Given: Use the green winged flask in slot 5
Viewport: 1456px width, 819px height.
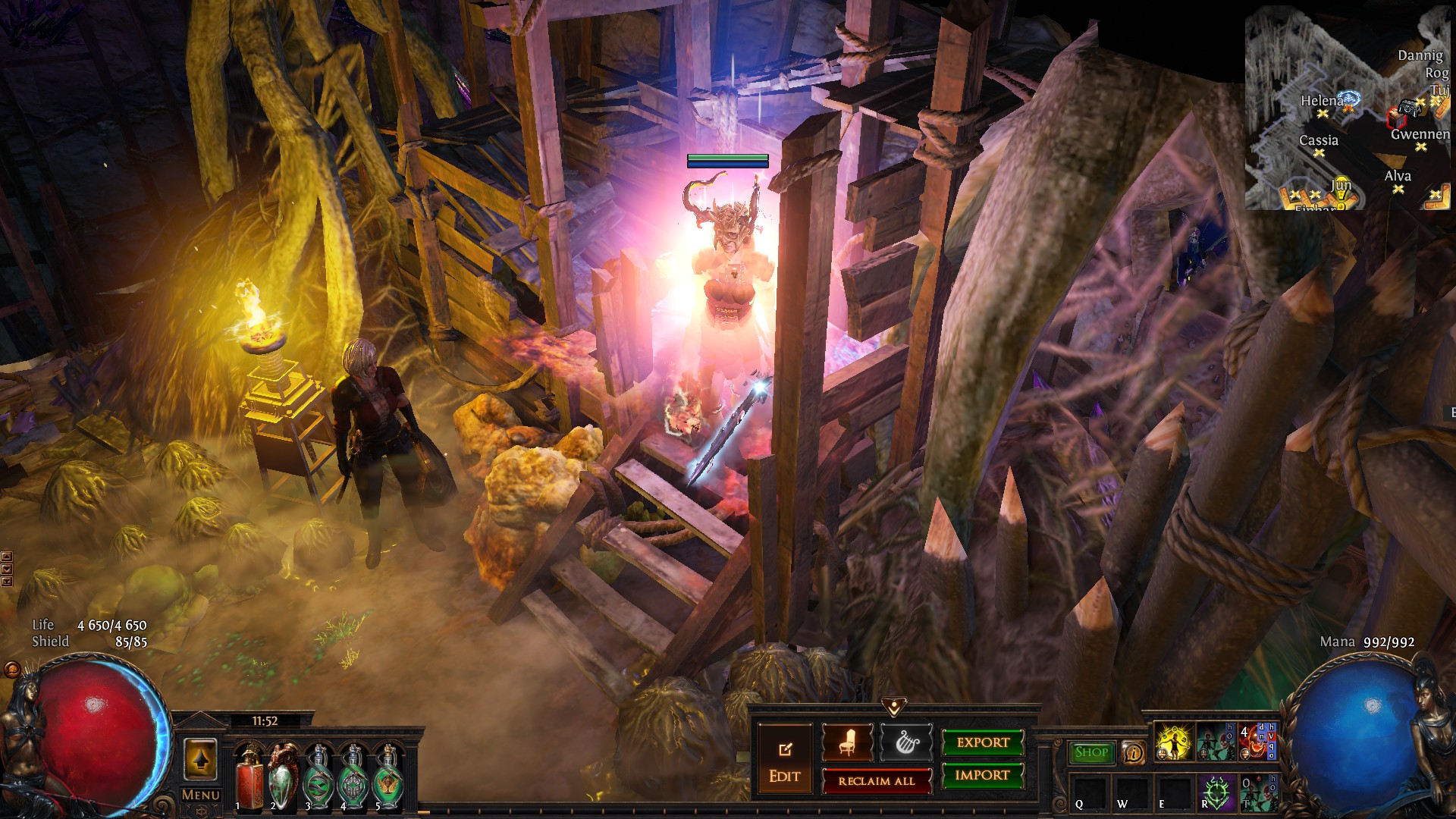Looking at the screenshot, I should (x=388, y=777).
